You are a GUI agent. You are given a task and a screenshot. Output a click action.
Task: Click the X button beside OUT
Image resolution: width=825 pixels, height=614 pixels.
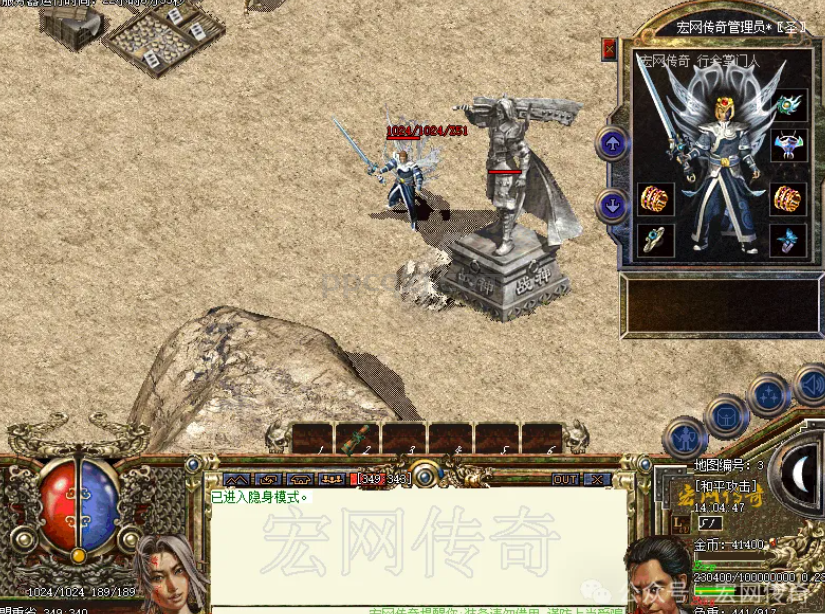(x=595, y=479)
